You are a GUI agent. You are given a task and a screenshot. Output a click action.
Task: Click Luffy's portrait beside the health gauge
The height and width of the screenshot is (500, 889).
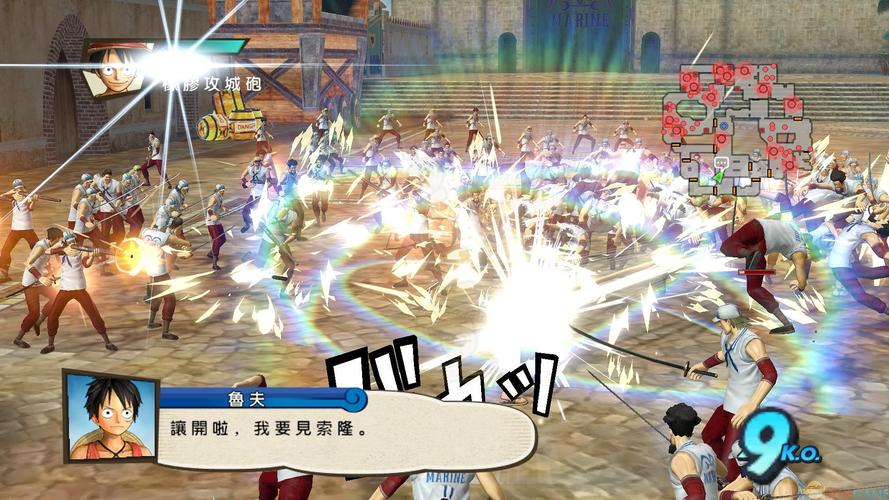click(111, 67)
